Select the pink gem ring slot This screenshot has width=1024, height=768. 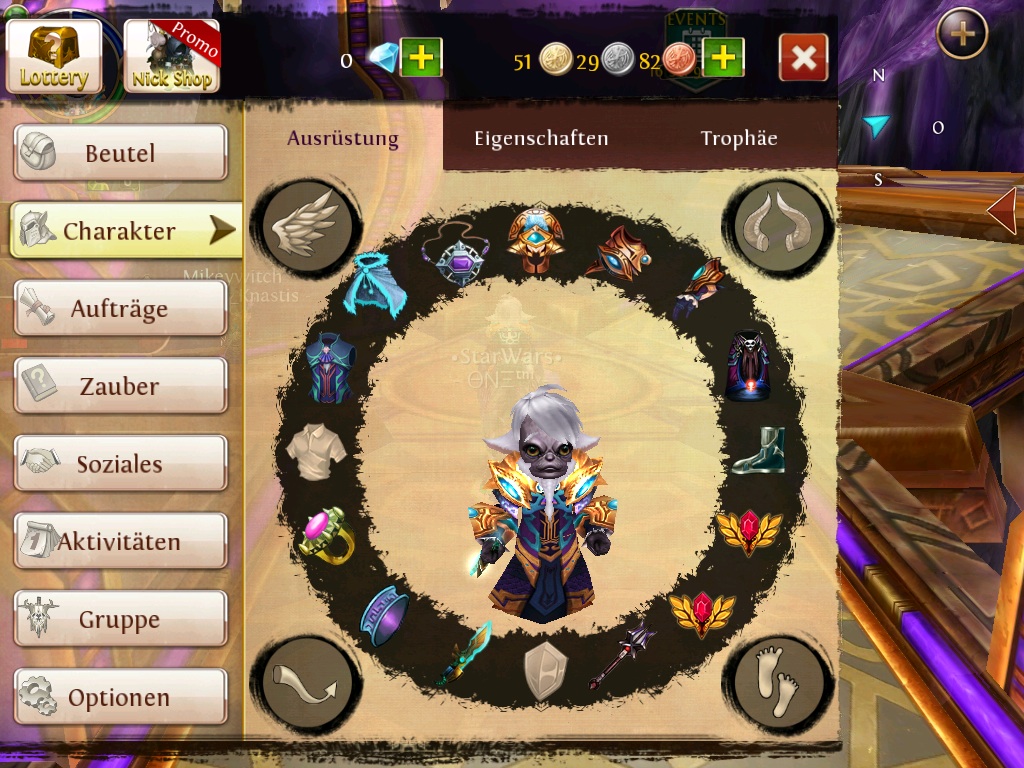coord(325,534)
